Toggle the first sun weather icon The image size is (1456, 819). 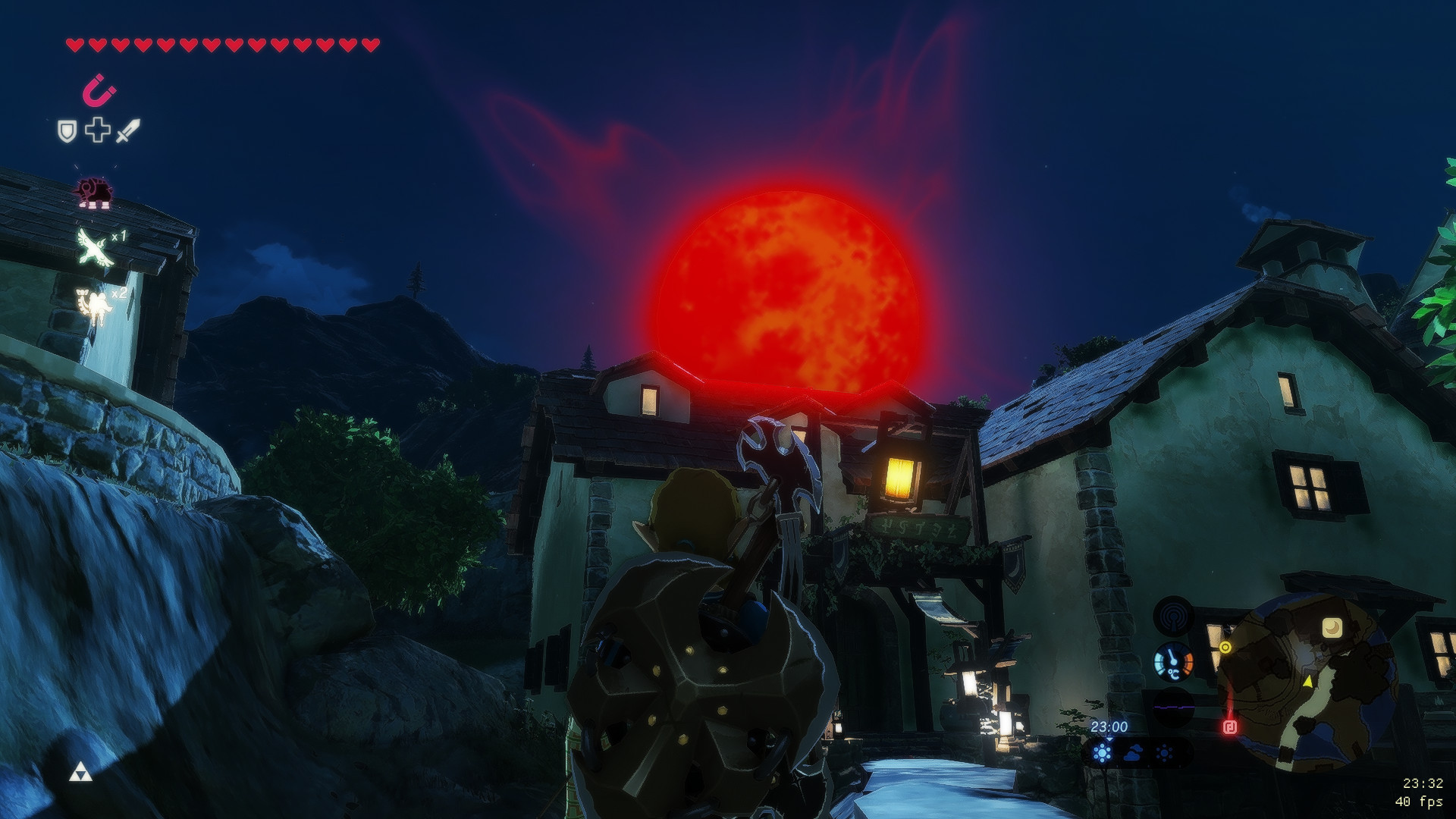click(x=1103, y=753)
